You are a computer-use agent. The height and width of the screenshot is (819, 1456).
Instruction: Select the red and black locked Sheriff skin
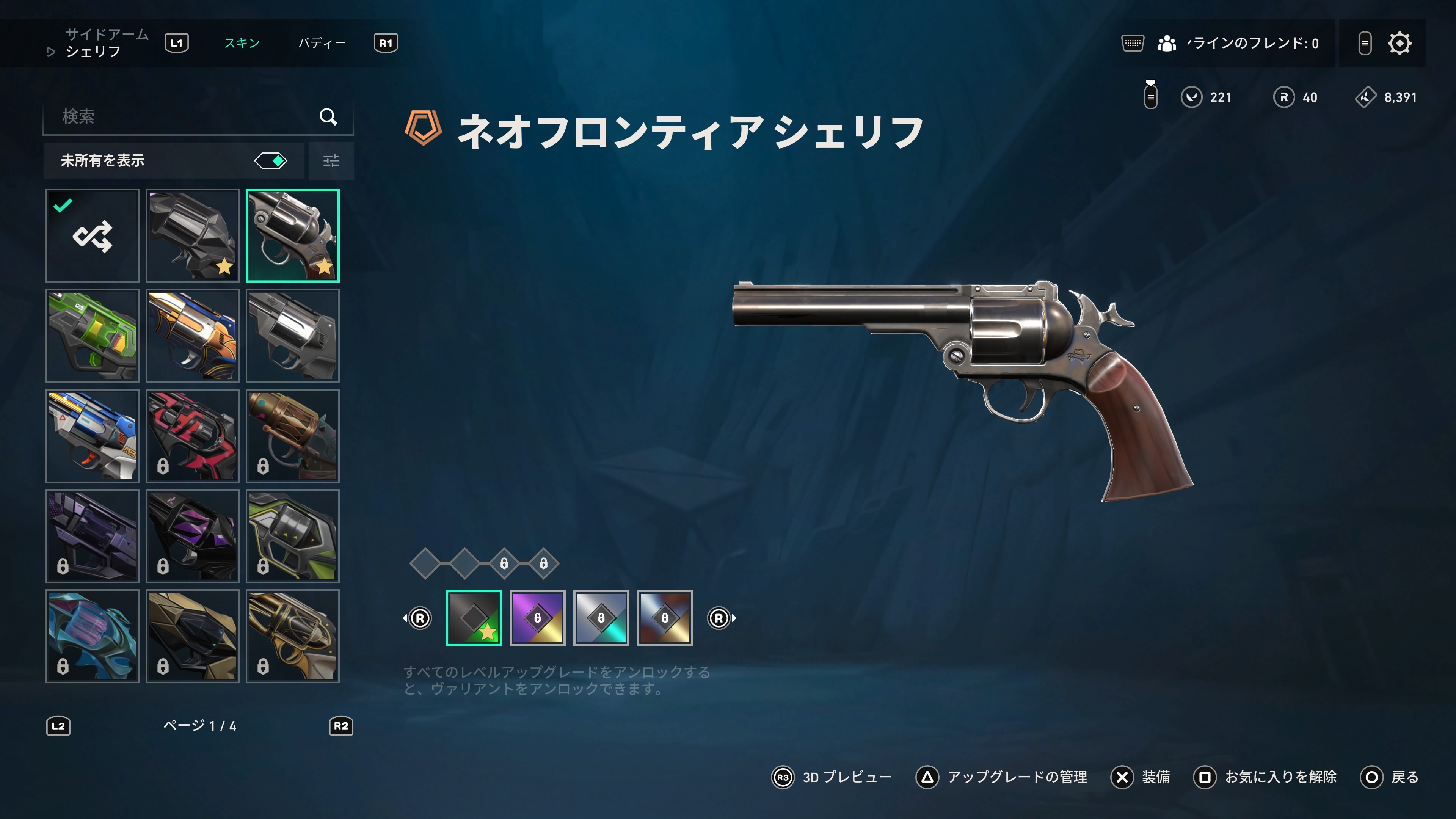(x=192, y=436)
